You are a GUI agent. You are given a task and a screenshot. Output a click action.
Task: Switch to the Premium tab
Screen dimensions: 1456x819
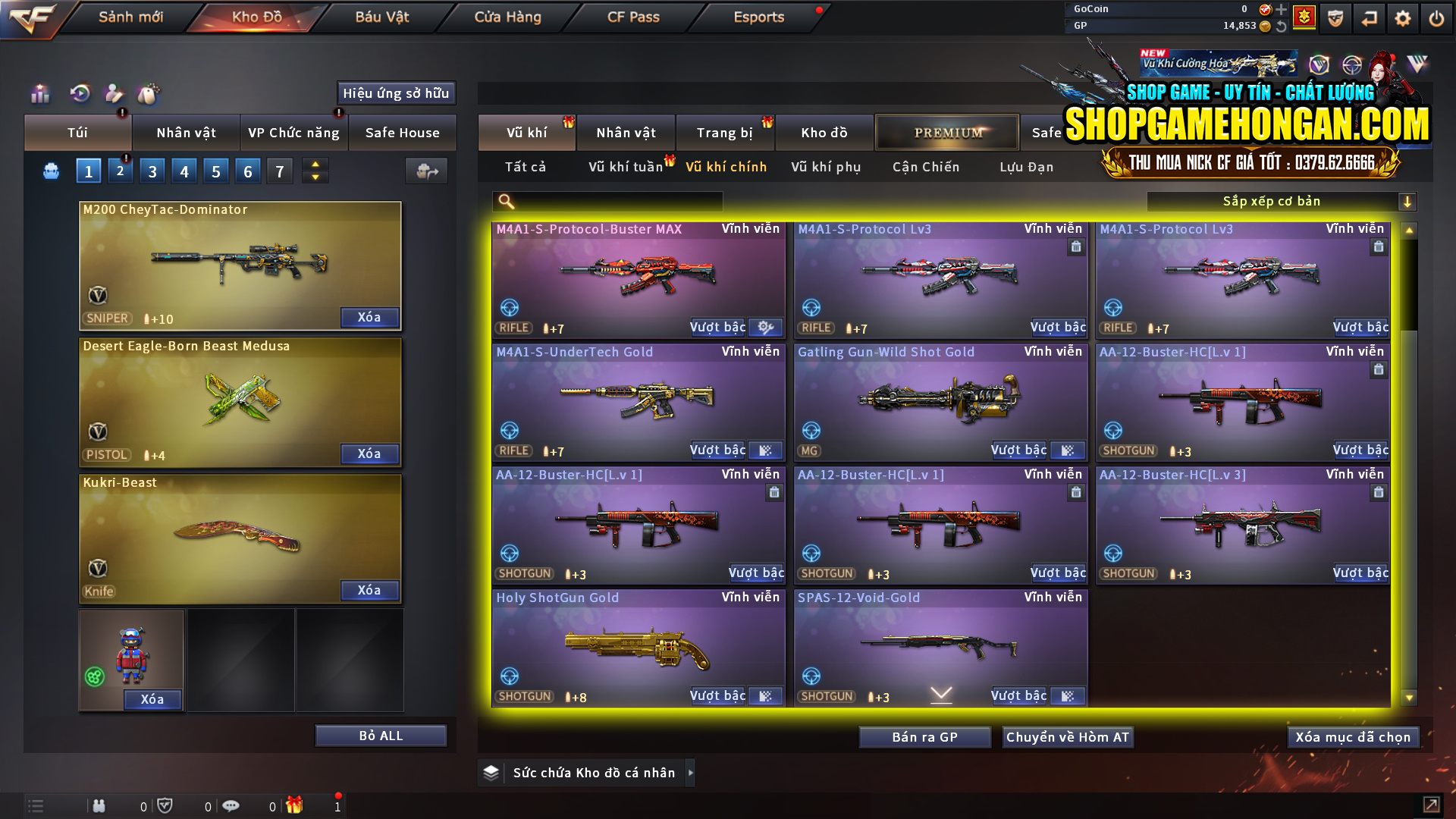[x=947, y=132]
